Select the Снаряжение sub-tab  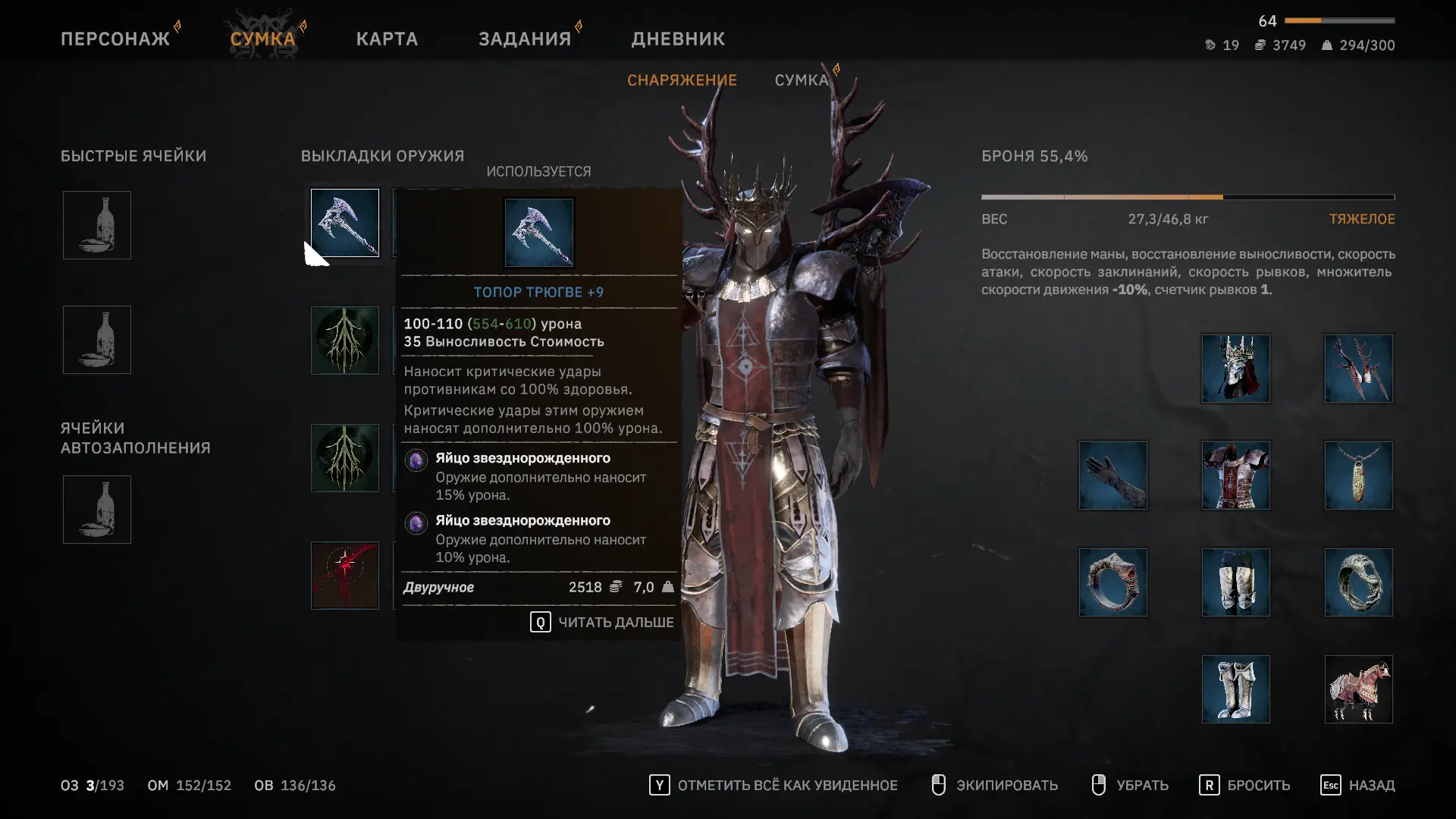(x=682, y=80)
